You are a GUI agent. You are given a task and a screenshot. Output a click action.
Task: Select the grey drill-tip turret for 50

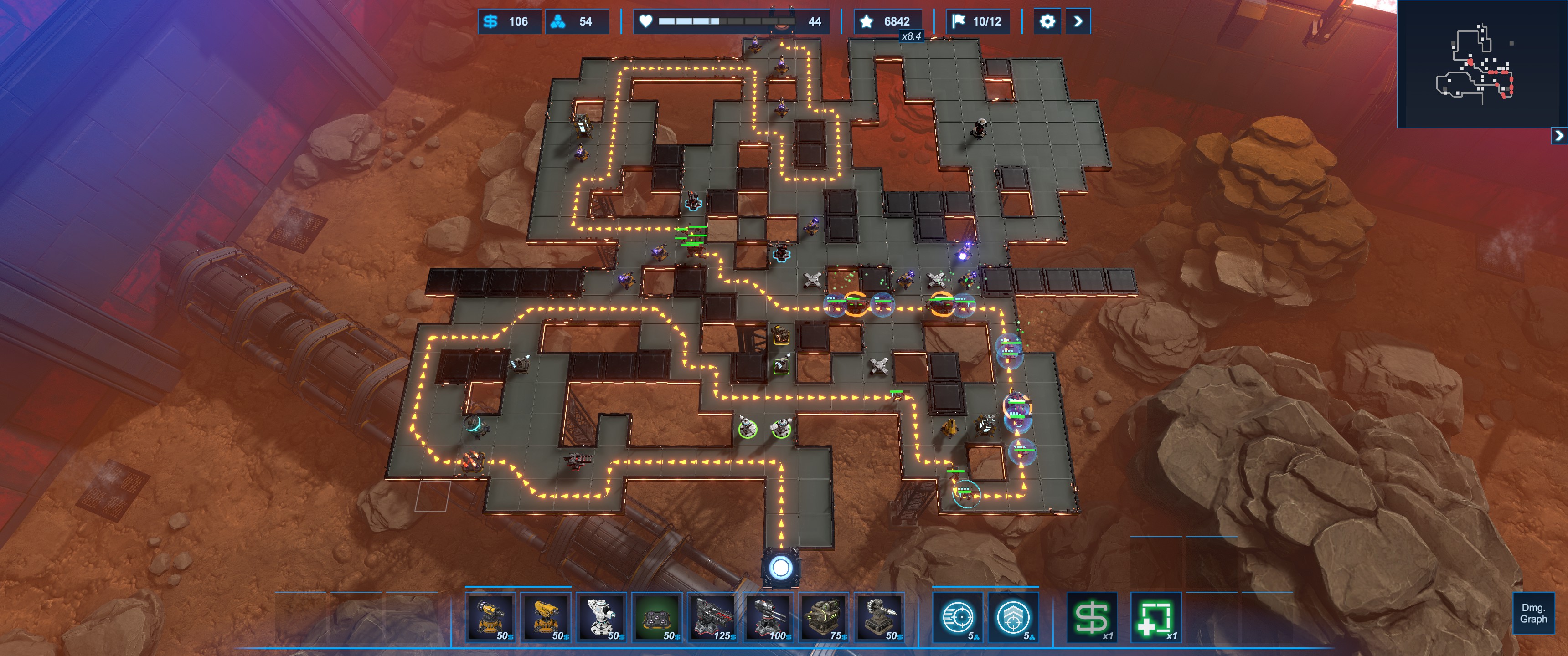pos(879,617)
